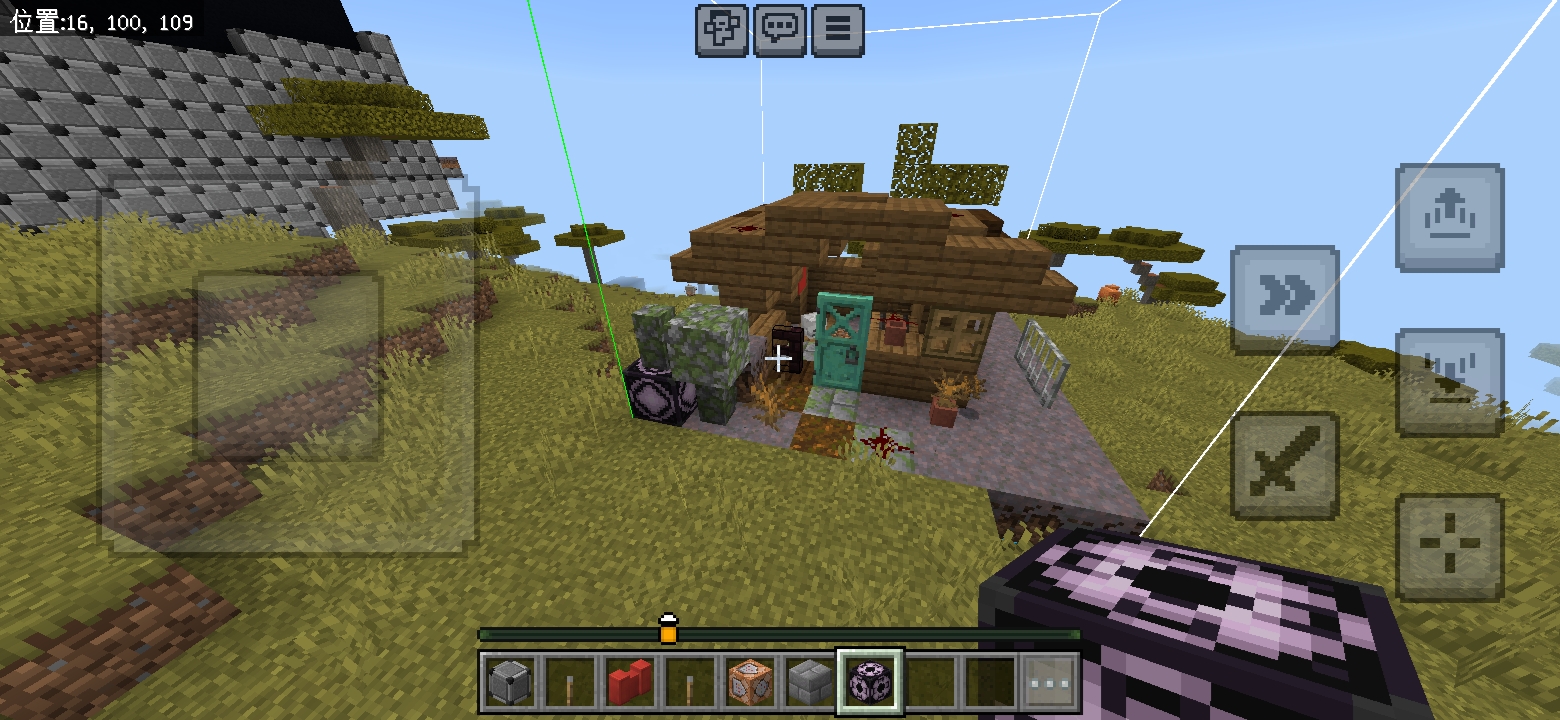Viewport: 1560px width, 720px height.
Task: Select the purple structure block hotbar slot
Action: tap(869, 682)
